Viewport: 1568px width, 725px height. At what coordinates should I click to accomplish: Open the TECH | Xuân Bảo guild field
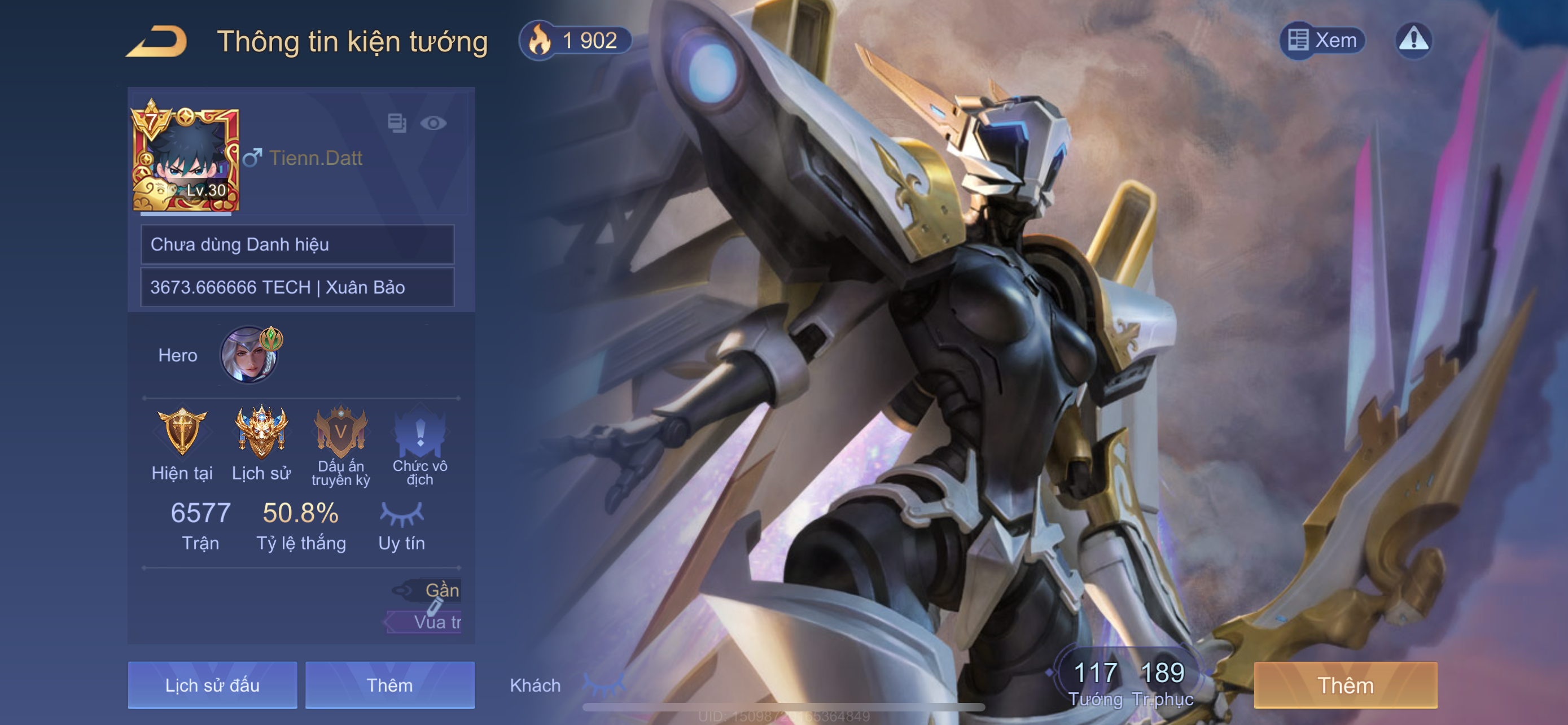click(297, 287)
